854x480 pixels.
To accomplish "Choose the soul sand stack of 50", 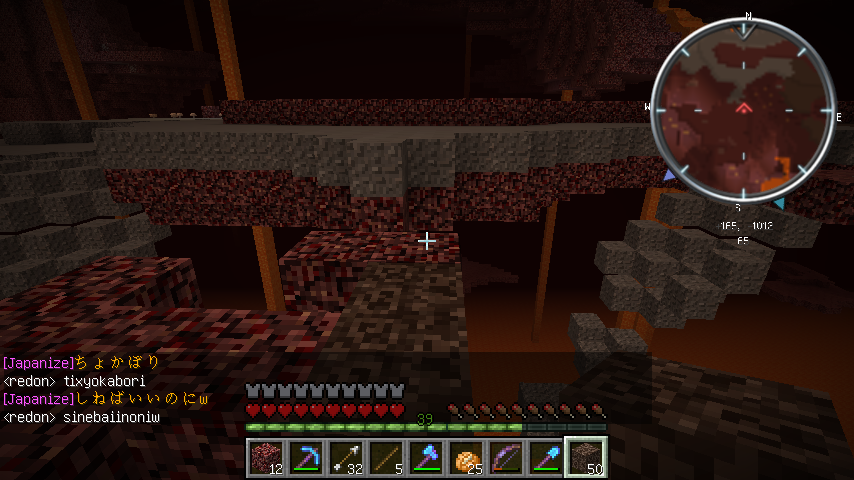I will (x=585, y=457).
